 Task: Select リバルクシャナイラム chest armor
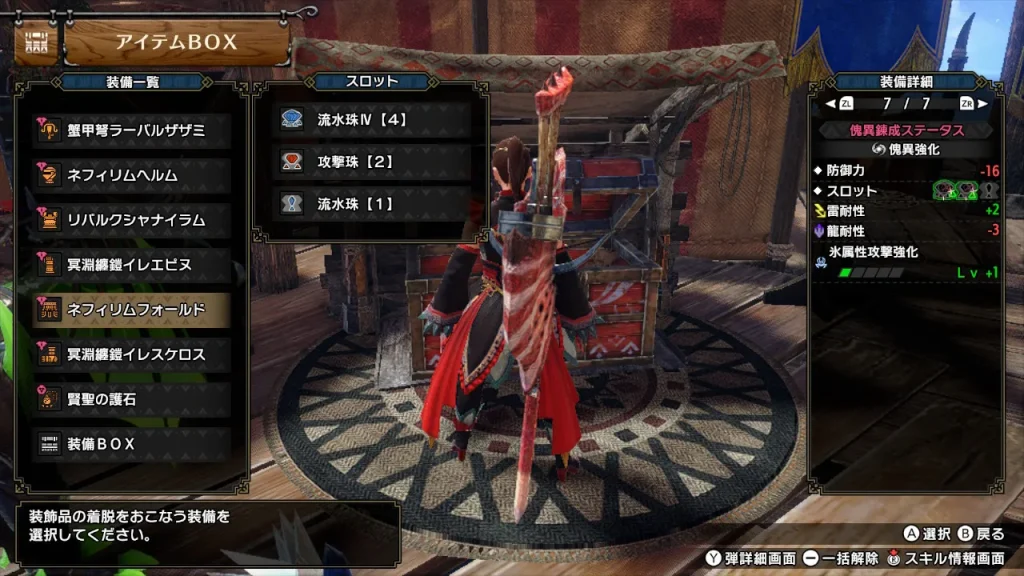click(132, 220)
